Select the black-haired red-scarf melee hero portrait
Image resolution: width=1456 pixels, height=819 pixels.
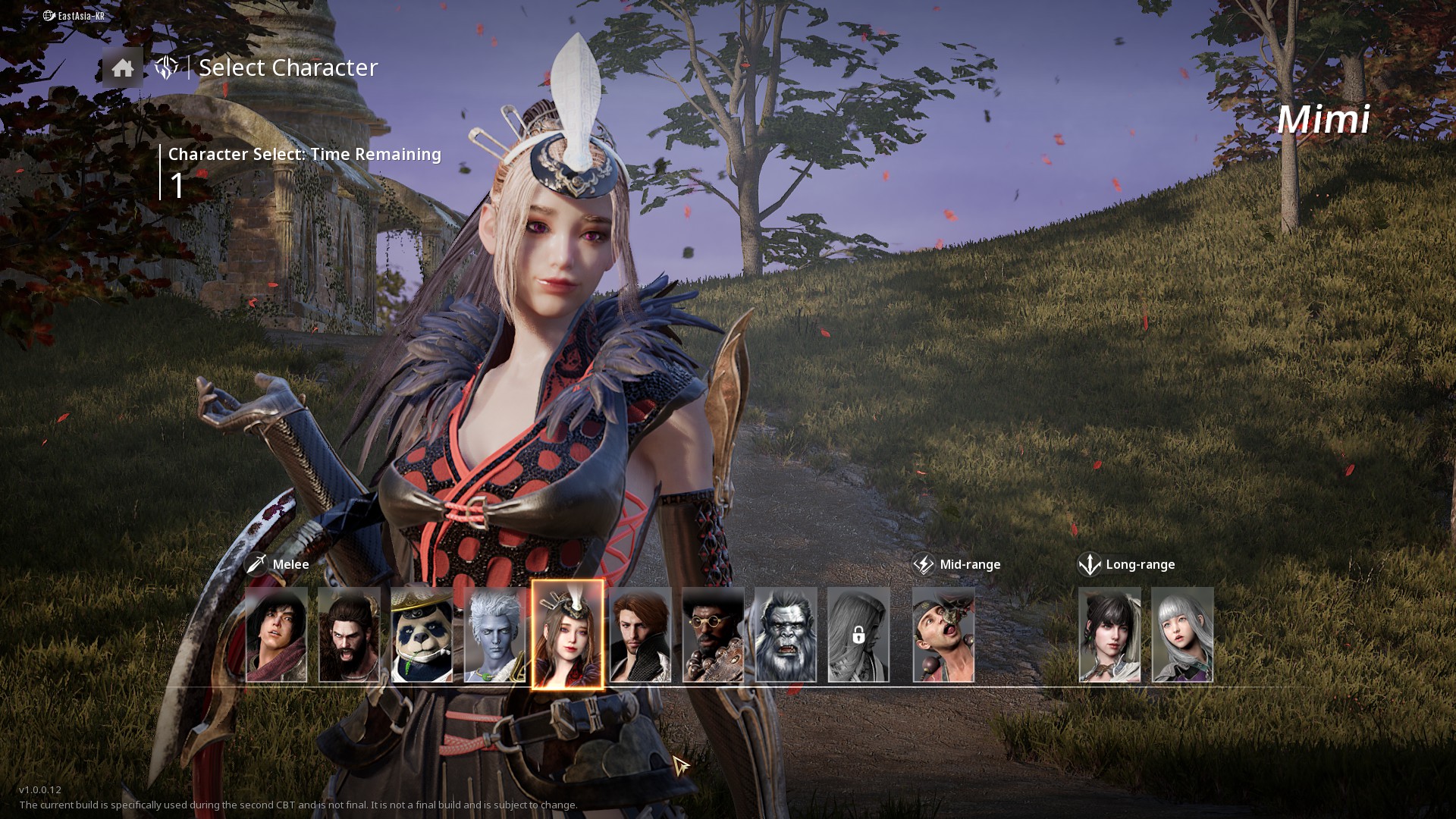tap(277, 635)
